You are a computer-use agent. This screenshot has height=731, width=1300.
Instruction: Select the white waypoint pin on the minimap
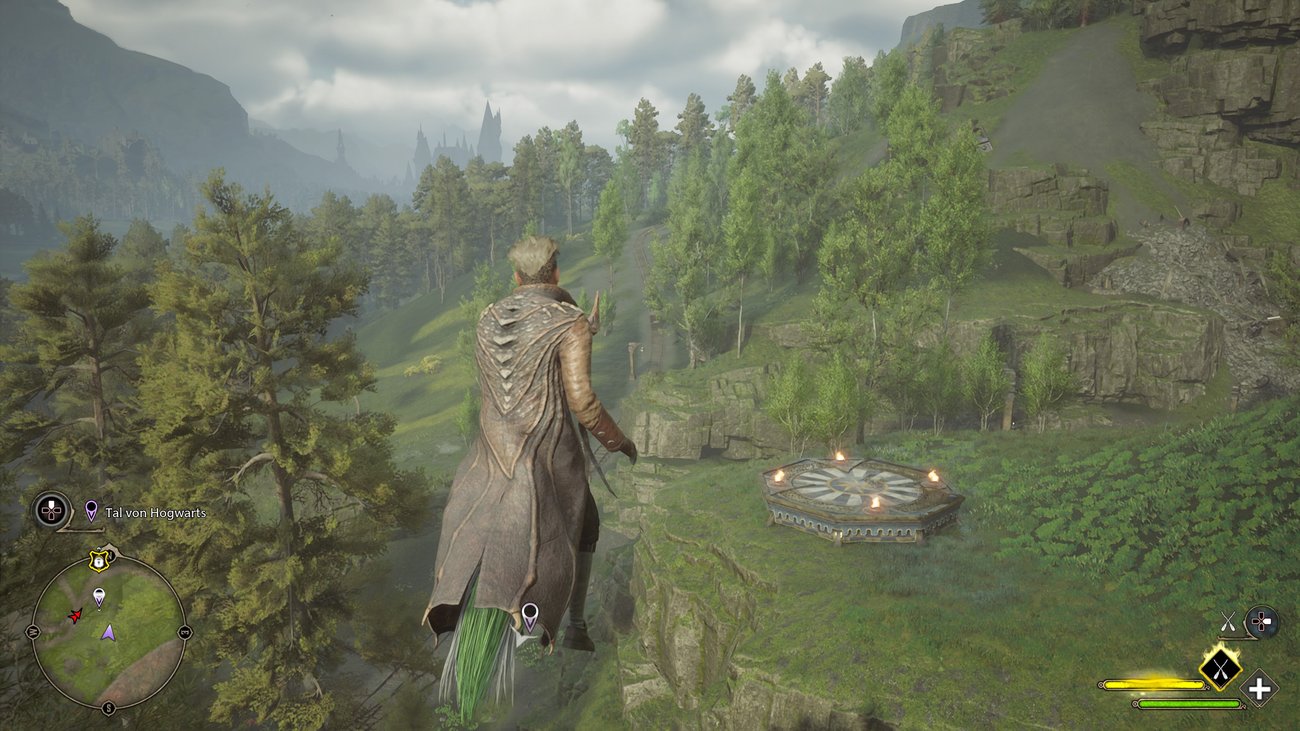pyautogui.click(x=98, y=598)
